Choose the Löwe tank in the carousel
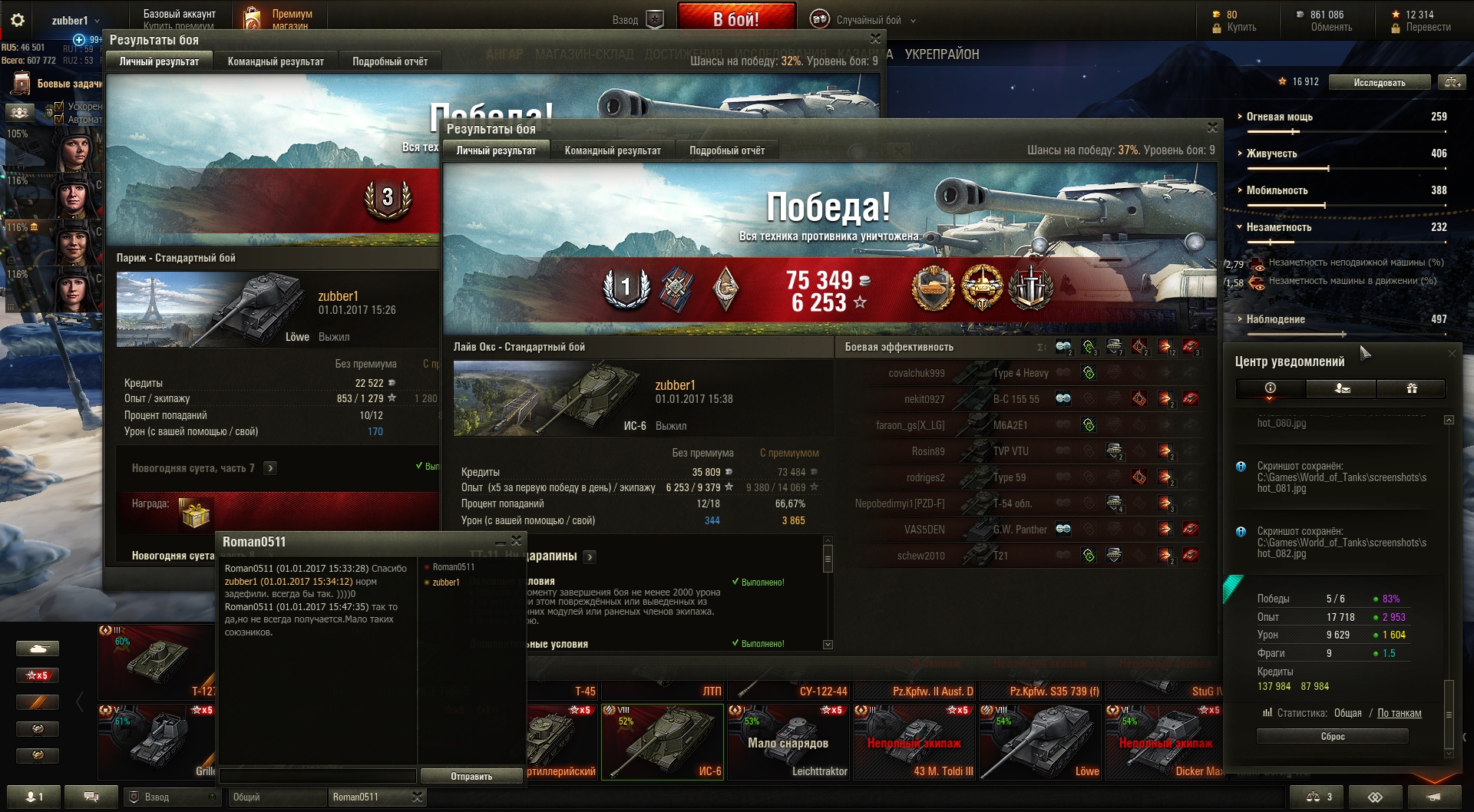Screen dimensions: 1474x812 coord(1040,741)
